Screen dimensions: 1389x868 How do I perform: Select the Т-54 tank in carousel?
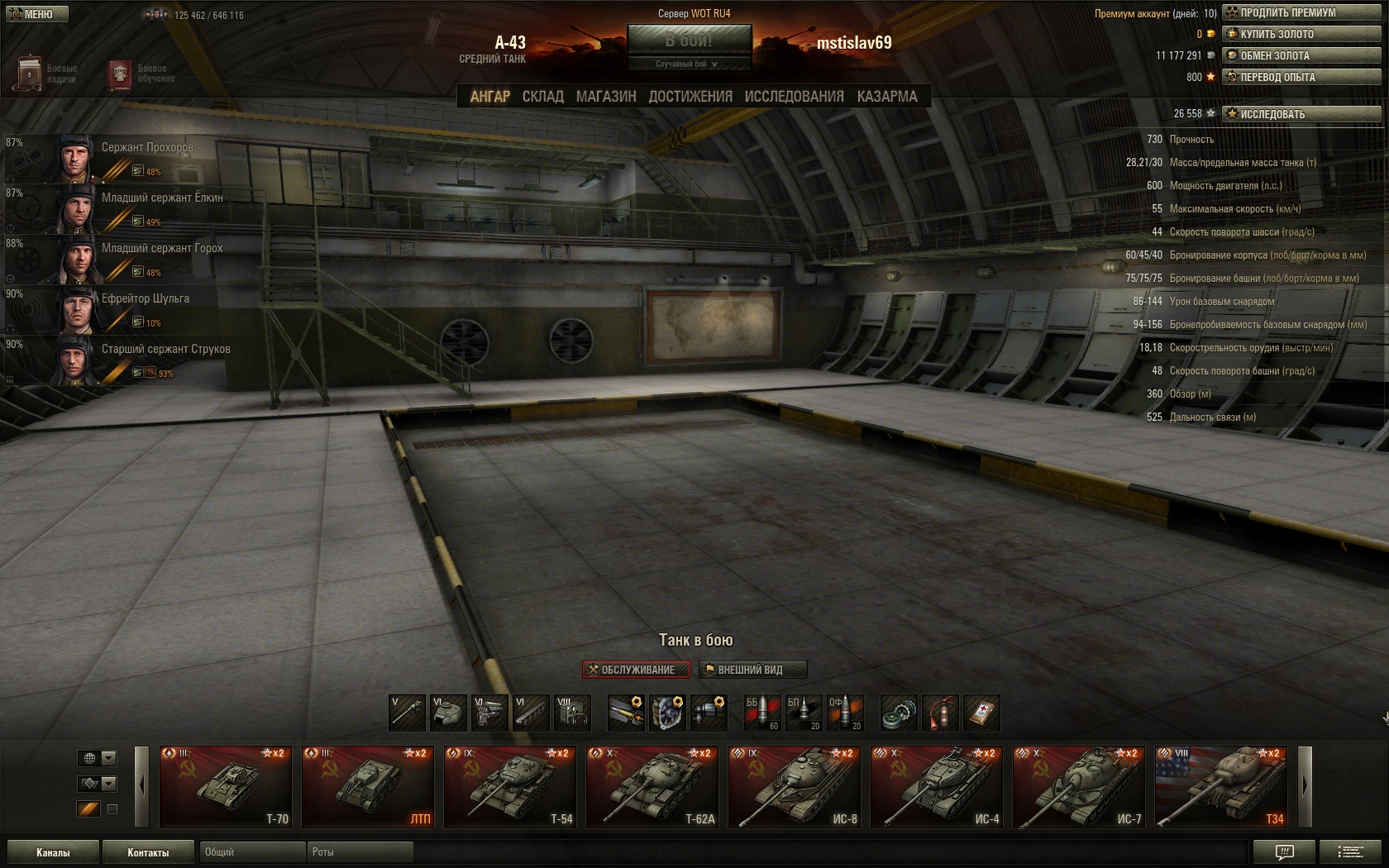[509, 786]
